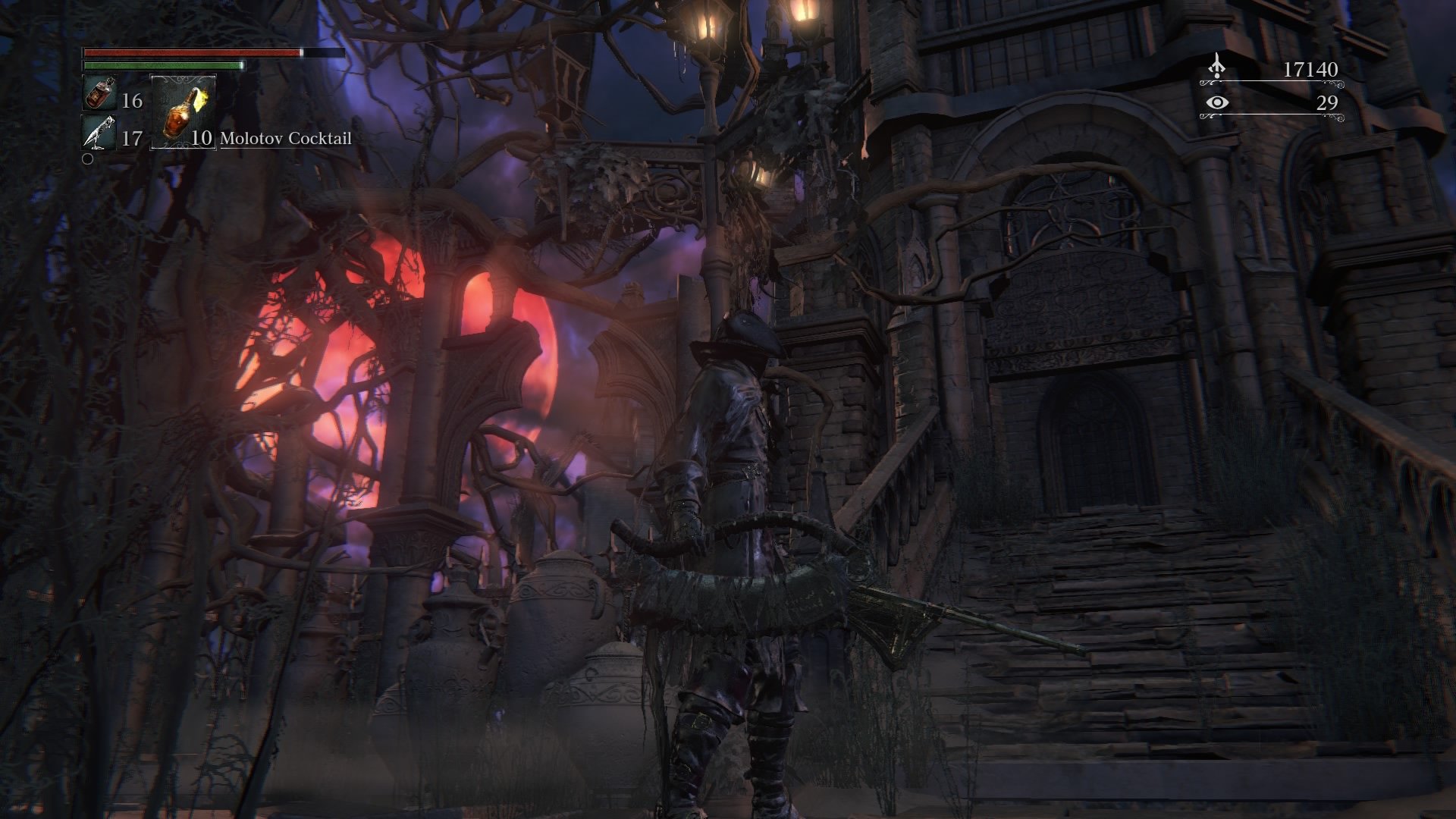Viewport: 1456px width, 819px height.
Task: Toggle the circular indicator below the item slots
Action: [x=87, y=160]
